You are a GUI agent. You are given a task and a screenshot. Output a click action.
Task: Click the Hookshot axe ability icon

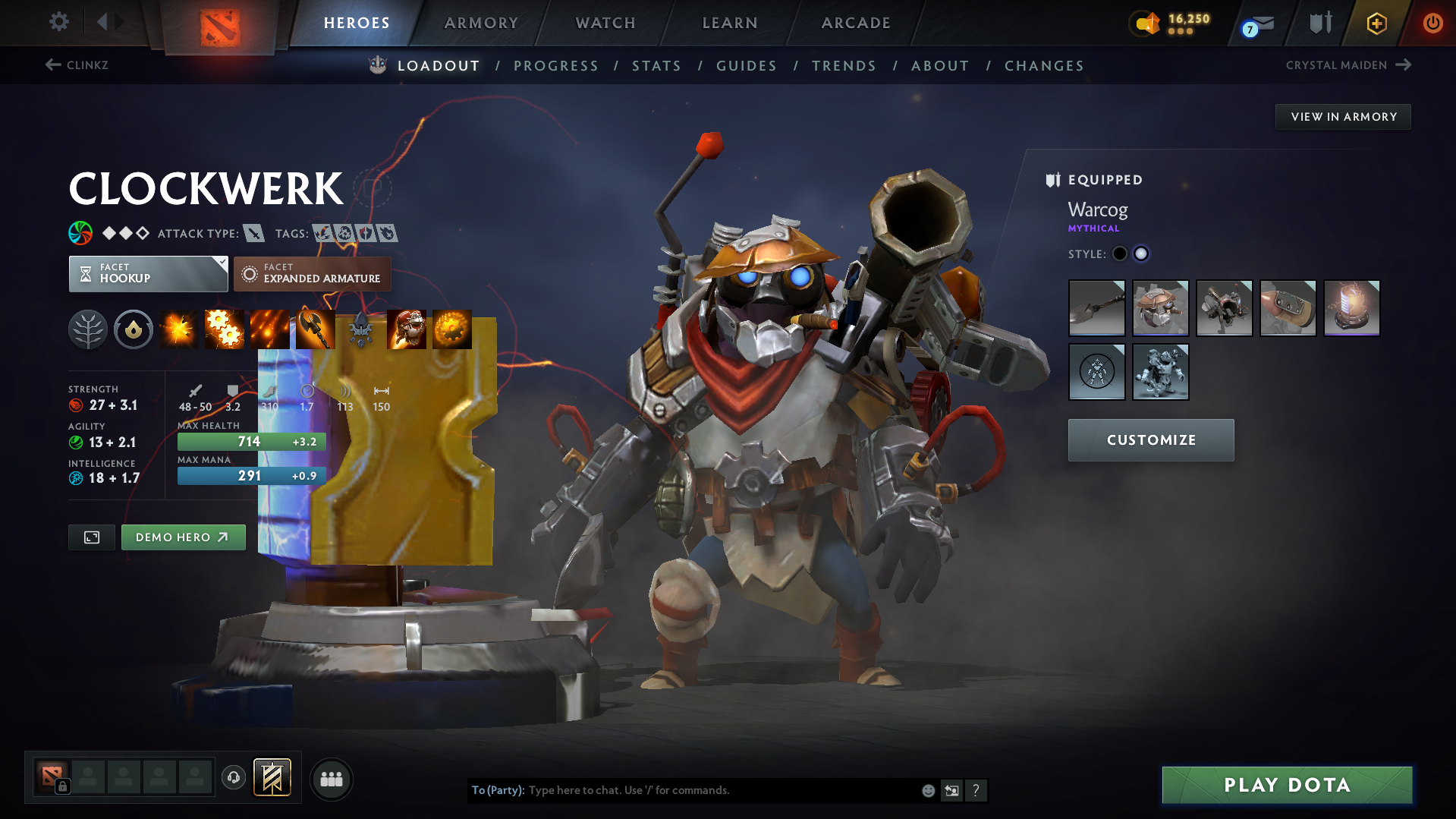click(315, 329)
